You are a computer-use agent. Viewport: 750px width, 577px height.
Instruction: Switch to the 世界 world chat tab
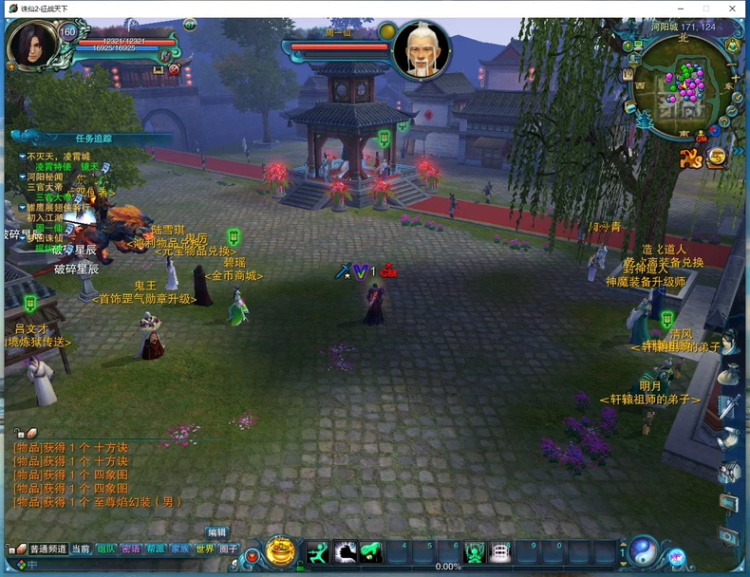point(204,549)
